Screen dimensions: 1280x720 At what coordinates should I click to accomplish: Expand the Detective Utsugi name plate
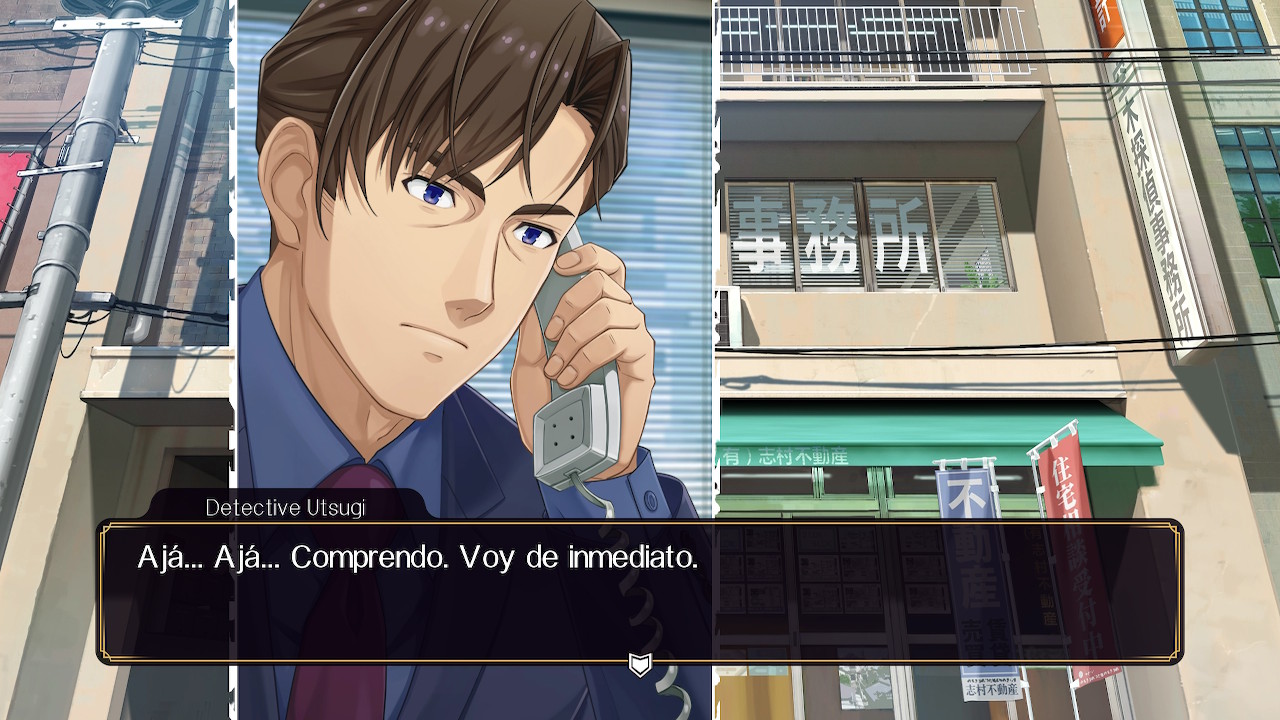pyautogui.click(x=285, y=508)
